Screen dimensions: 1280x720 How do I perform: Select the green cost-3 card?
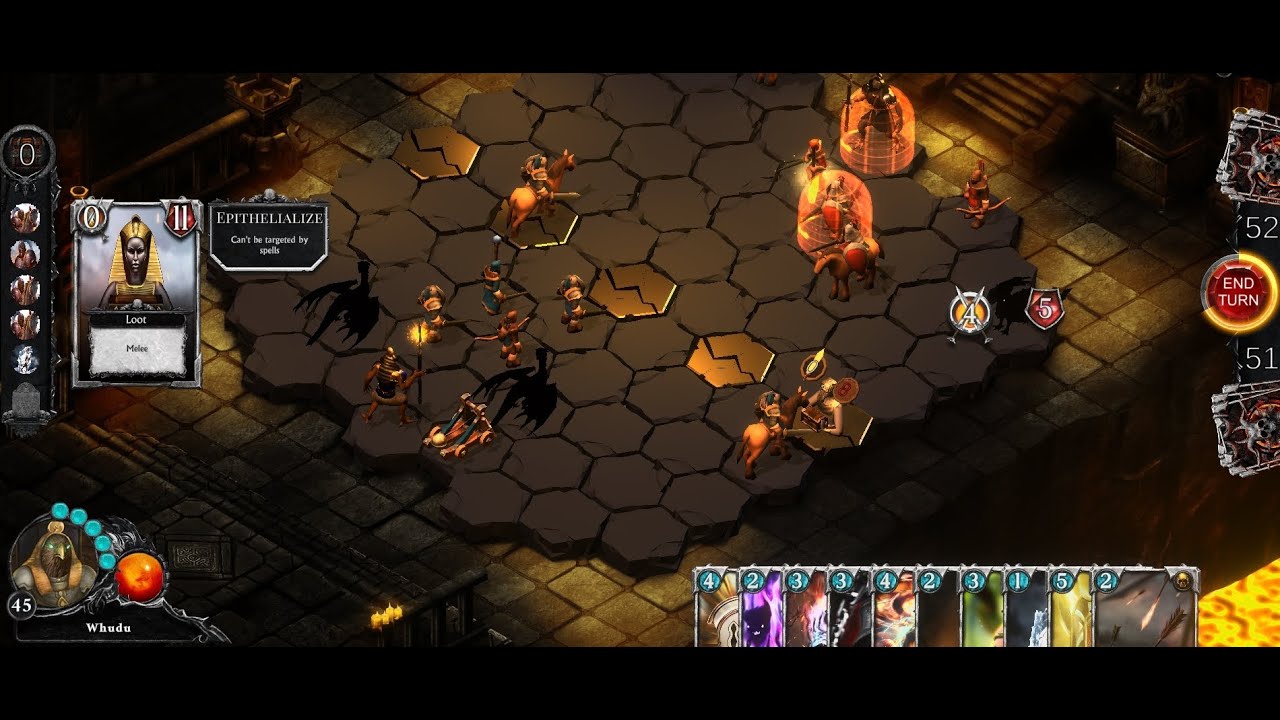[x=982, y=608]
